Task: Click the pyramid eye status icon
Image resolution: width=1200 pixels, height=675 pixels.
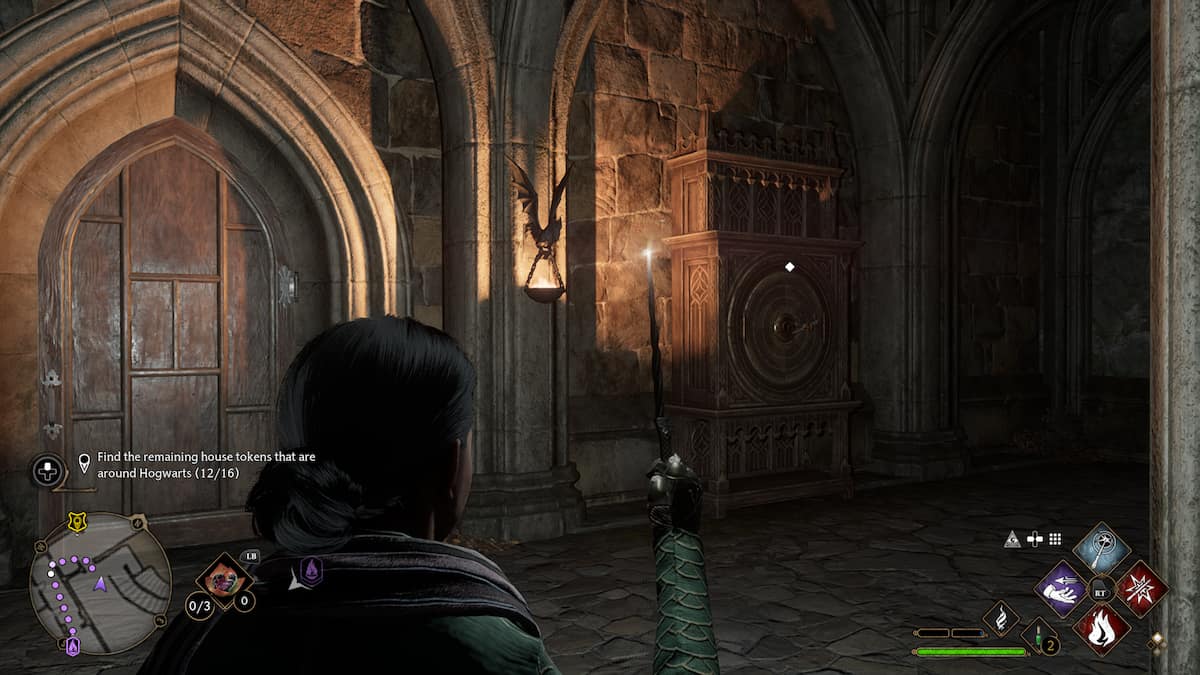Action: (x=1012, y=540)
